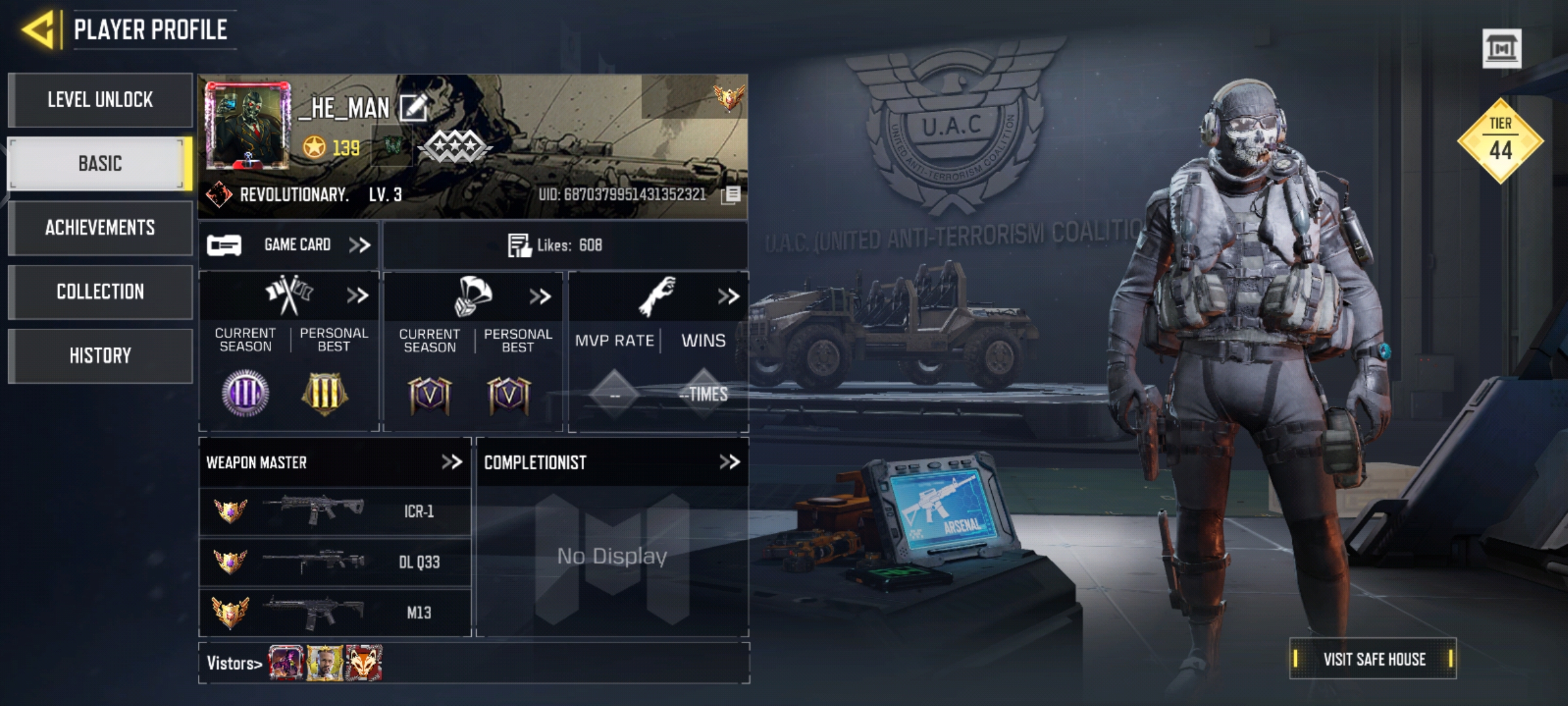Tap the Likes 608 button
The width and height of the screenshot is (1568, 706).
(556, 245)
